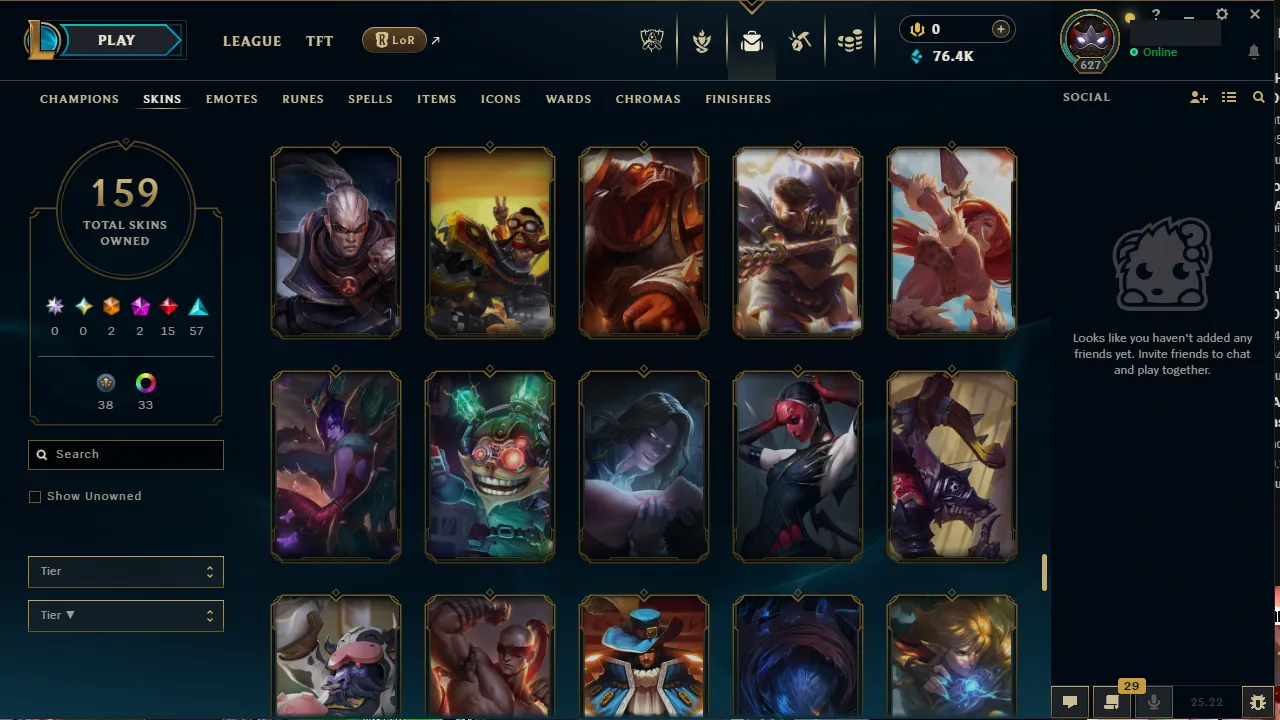1280x720 pixels.
Task: Click the Clash trophy icon
Action: point(702,41)
